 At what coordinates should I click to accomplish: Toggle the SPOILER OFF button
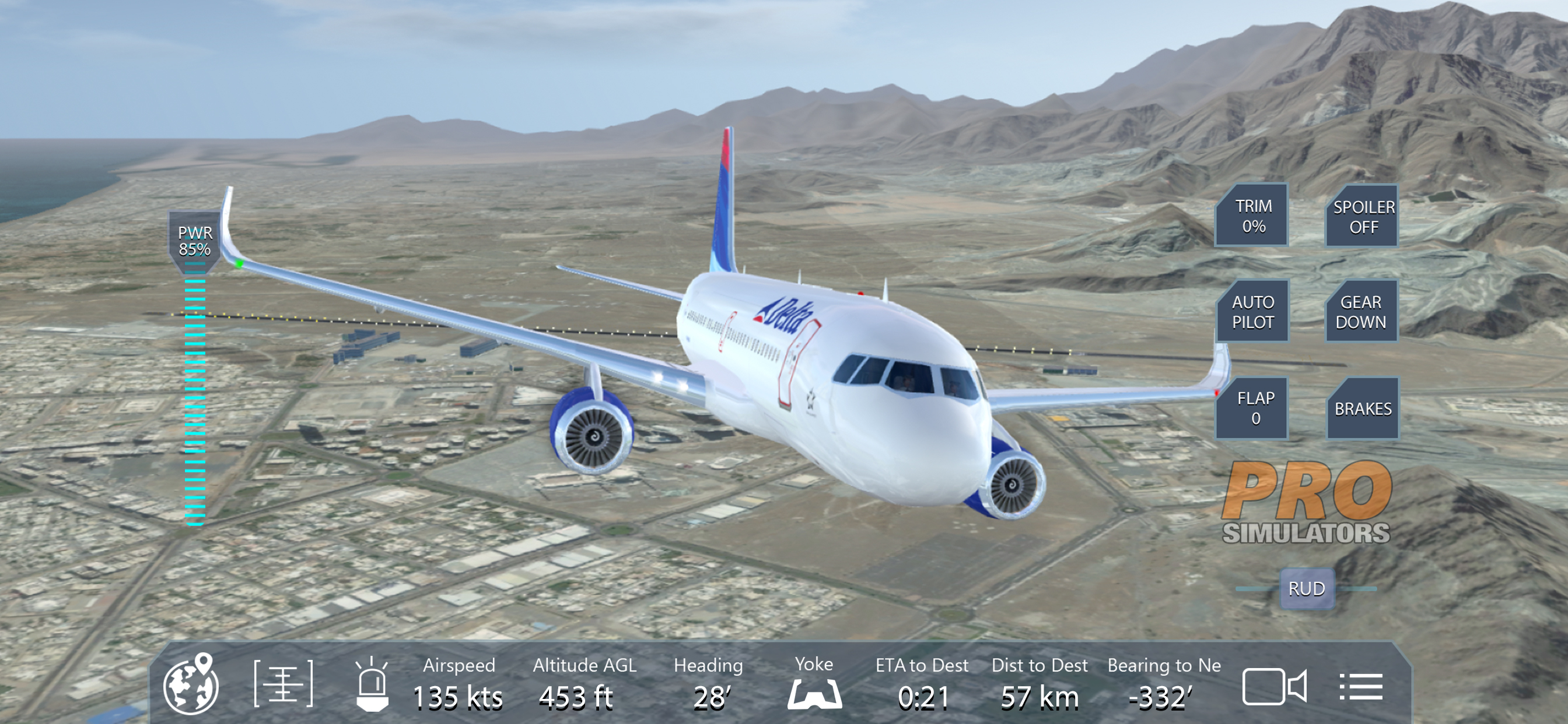pyautogui.click(x=1363, y=217)
